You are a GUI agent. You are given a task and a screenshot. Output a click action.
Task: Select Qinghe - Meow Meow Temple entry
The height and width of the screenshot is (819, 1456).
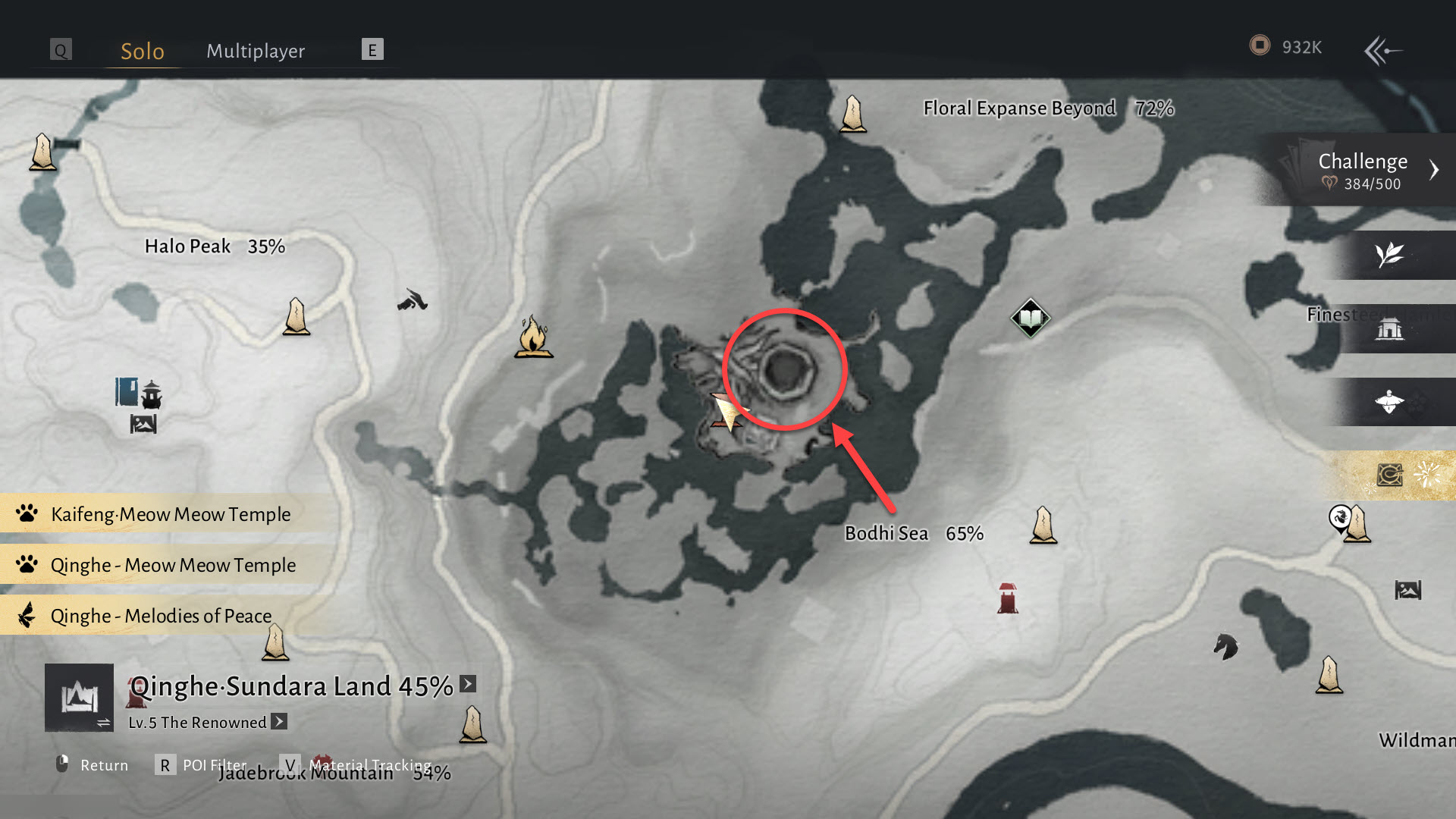pyautogui.click(x=173, y=565)
